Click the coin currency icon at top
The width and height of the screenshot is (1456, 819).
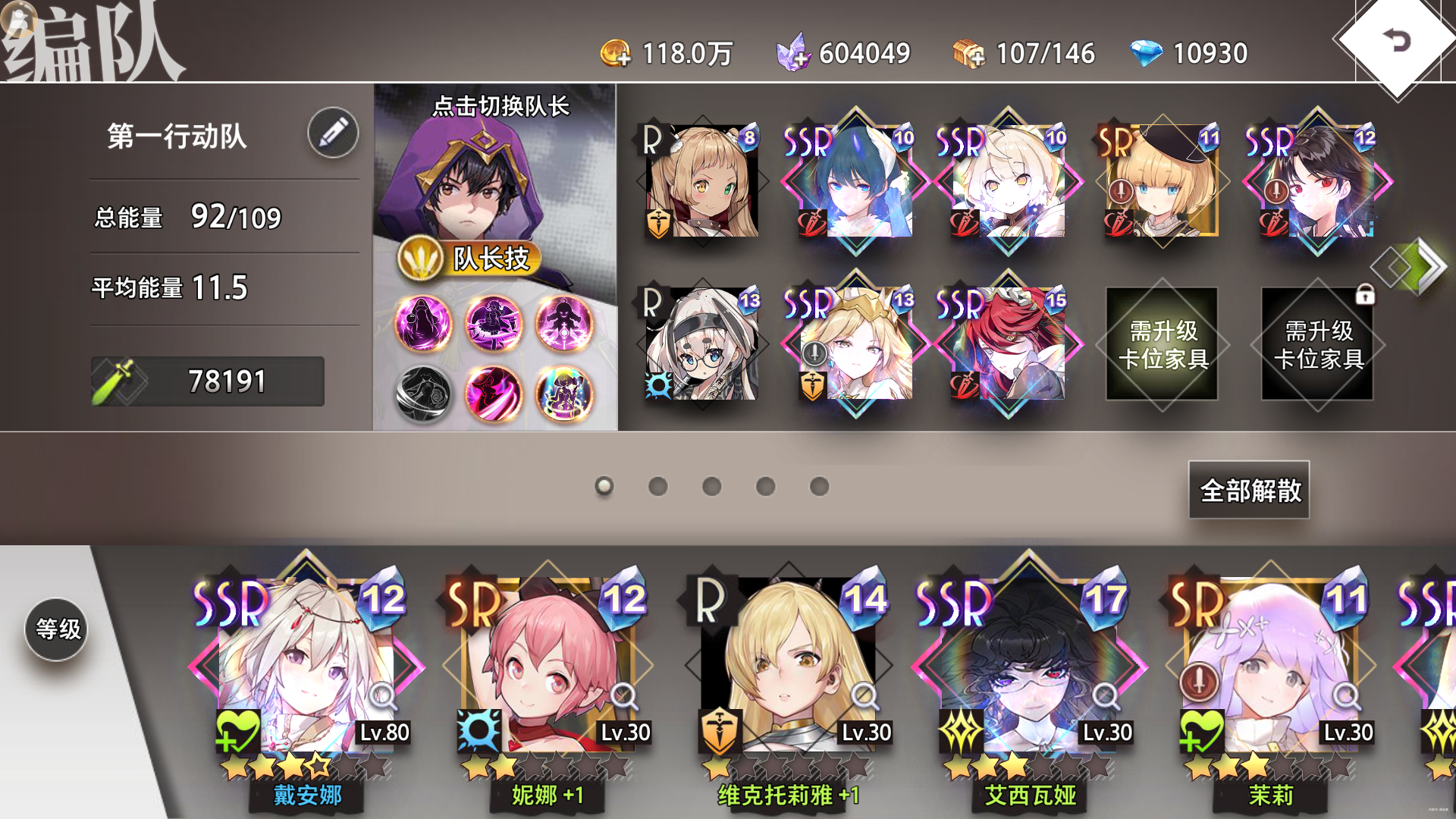click(616, 52)
